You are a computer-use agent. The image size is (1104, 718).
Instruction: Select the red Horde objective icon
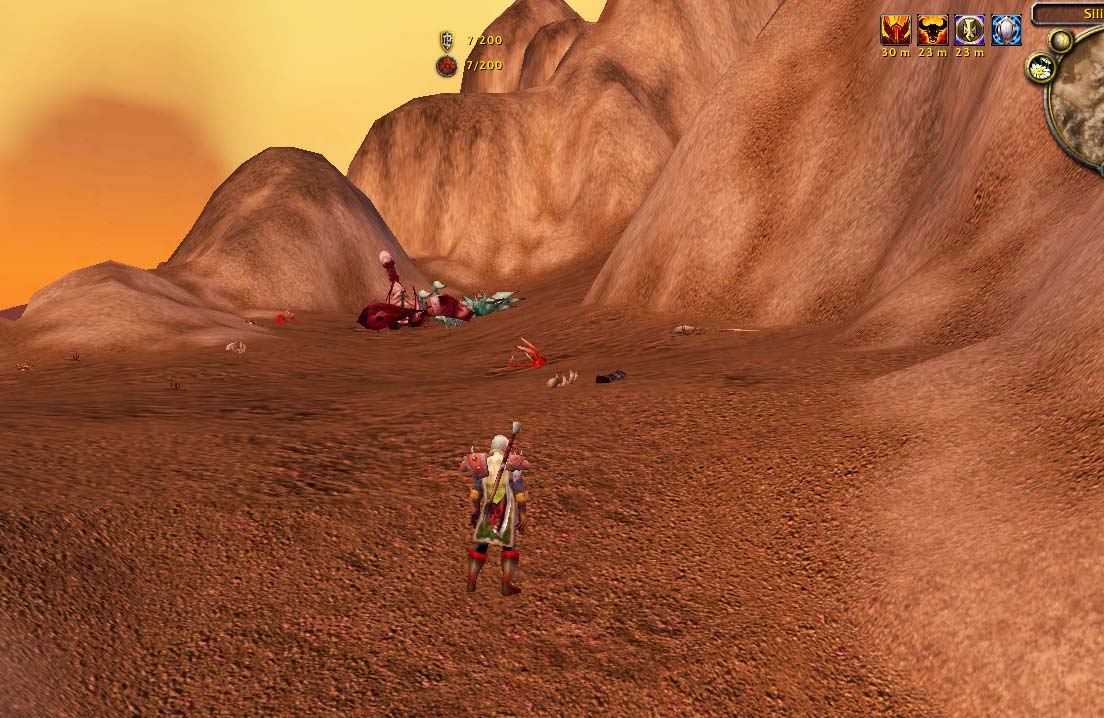click(446, 66)
